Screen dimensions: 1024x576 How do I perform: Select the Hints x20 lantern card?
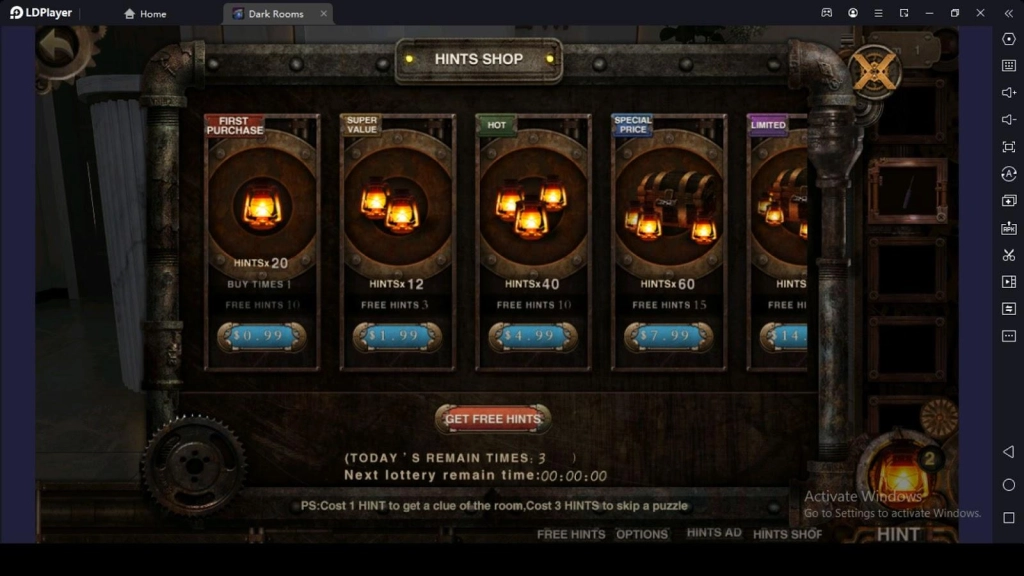click(262, 210)
